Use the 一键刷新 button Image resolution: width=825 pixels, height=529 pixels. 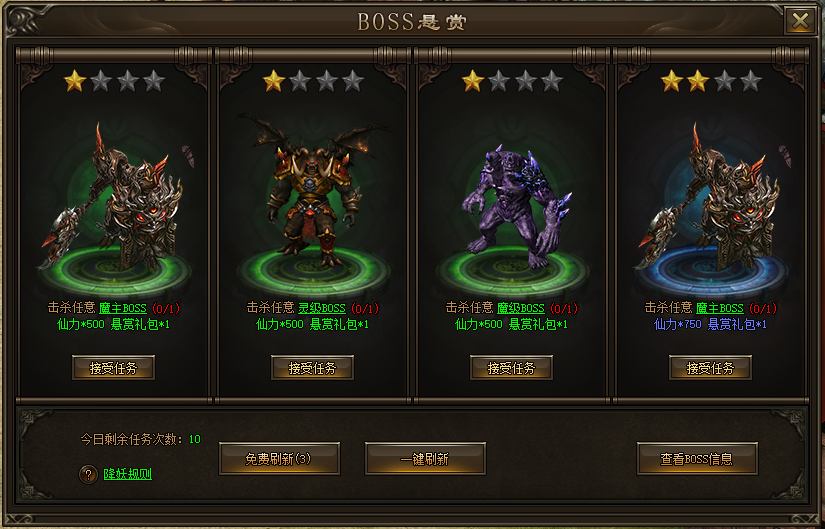point(425,459)
